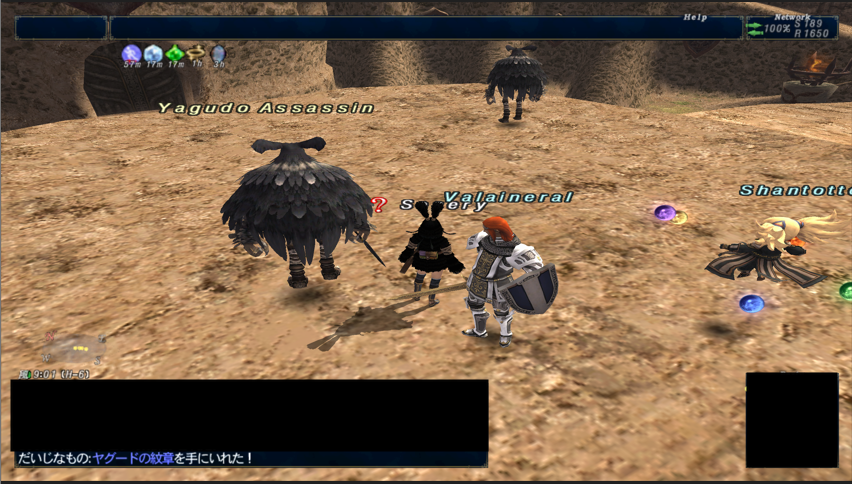
Task: Click the purple running-figure status icon
Action: click(130, 53)
